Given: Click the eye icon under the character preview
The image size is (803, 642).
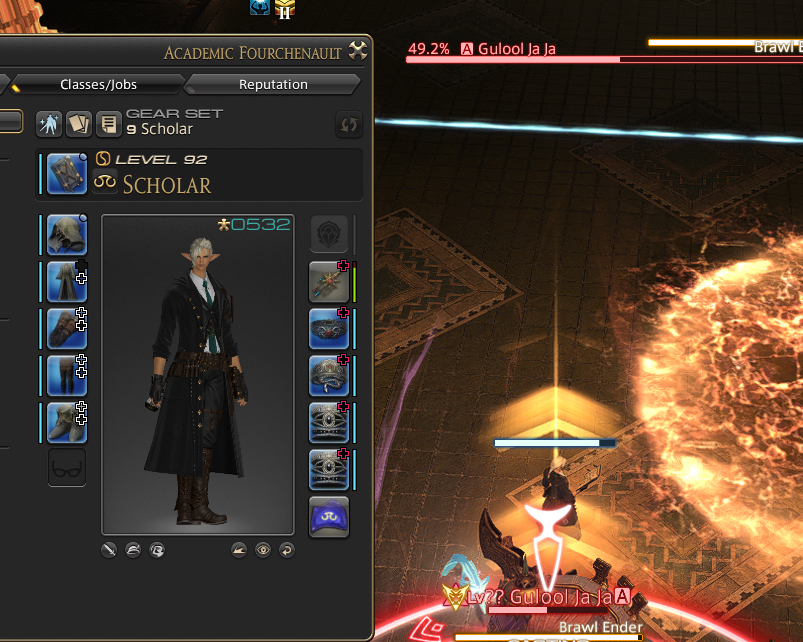Looking at the screenshot, I should point(263,549).
